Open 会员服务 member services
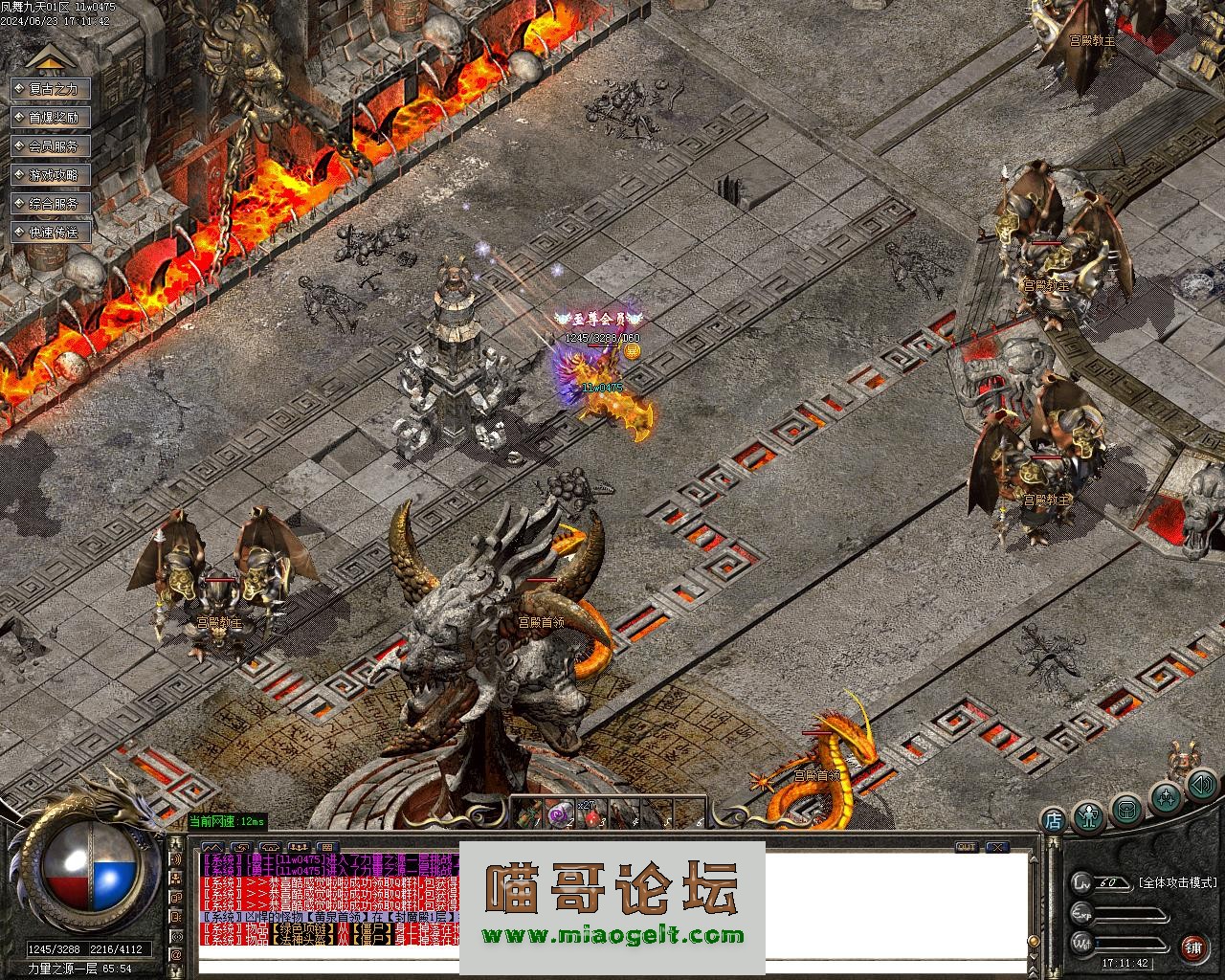Viewport: 1225px width, 980px height. [x=51, y=146]
